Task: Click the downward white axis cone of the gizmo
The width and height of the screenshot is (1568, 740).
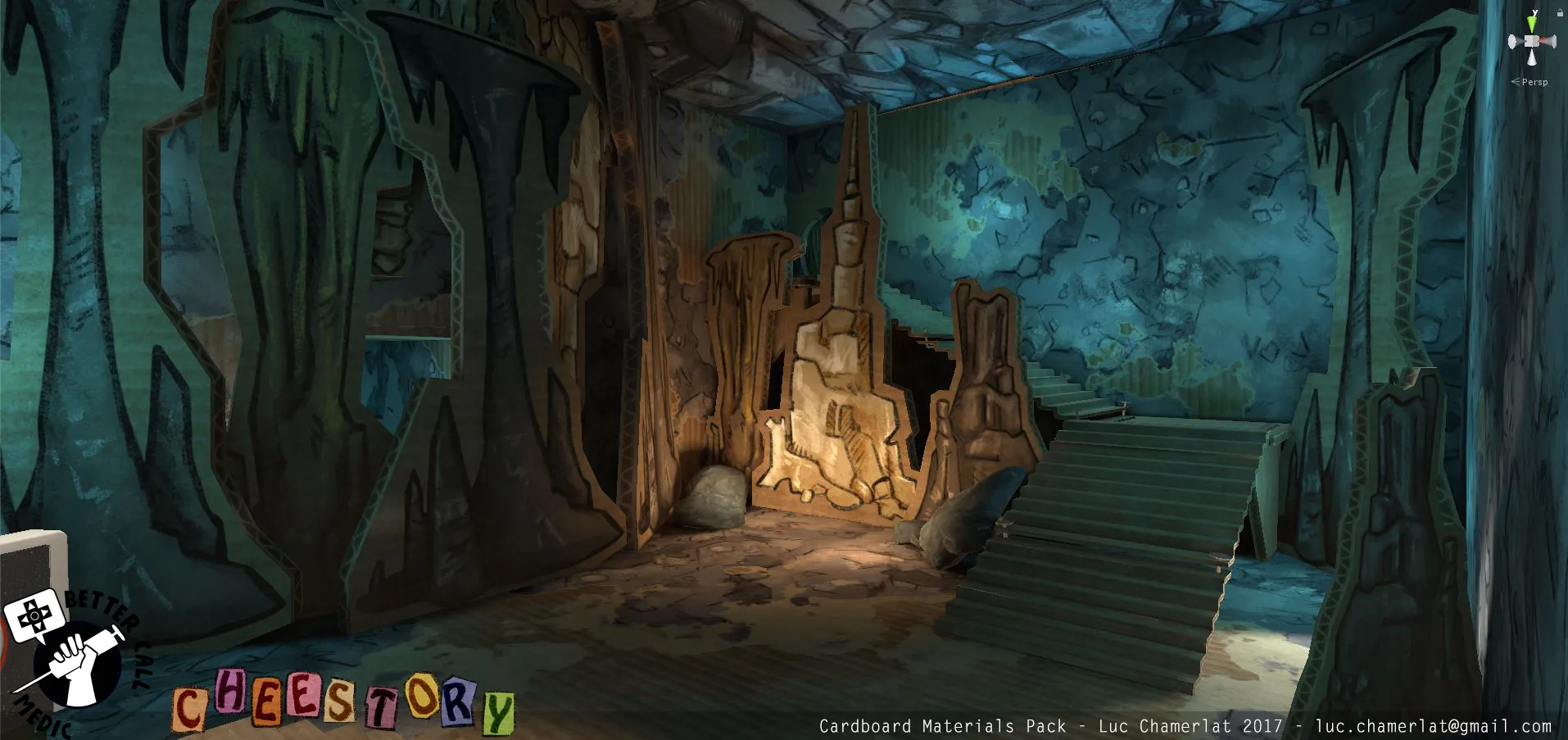Action: 1532,57
